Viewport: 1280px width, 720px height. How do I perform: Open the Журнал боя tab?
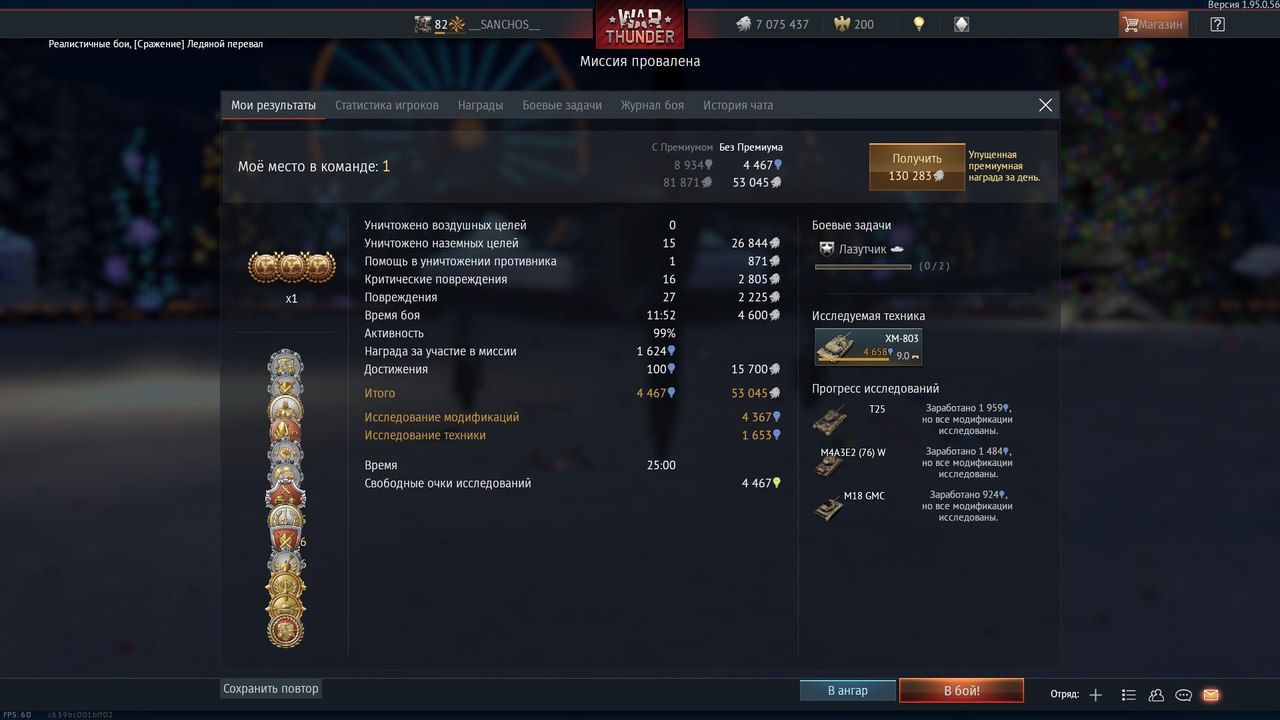(652, 105)
